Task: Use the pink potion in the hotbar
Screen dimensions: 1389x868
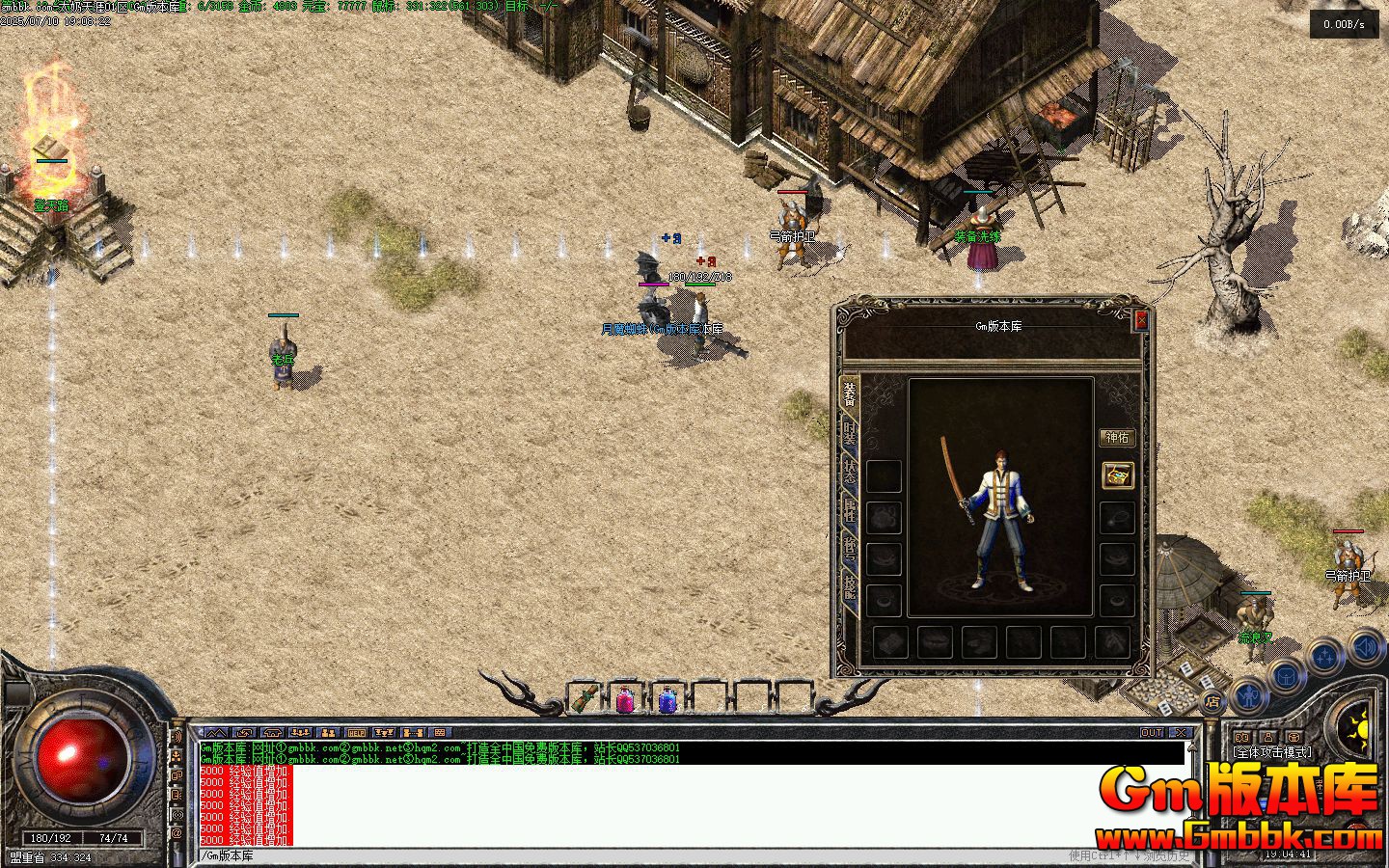Action: pos(624,698)
